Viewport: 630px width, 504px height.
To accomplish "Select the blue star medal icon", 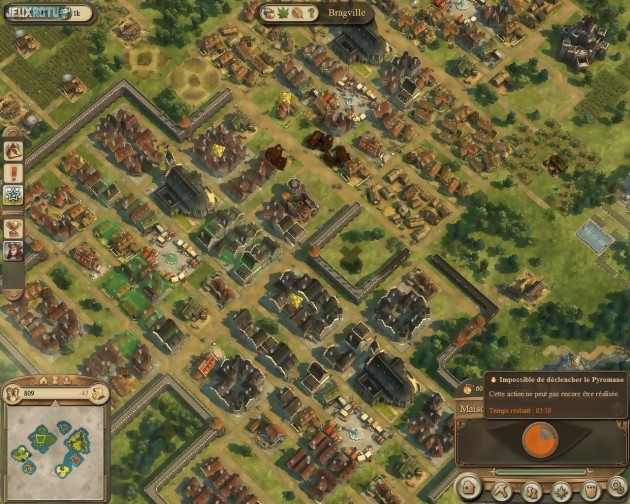I will click(x=14, y=194).
